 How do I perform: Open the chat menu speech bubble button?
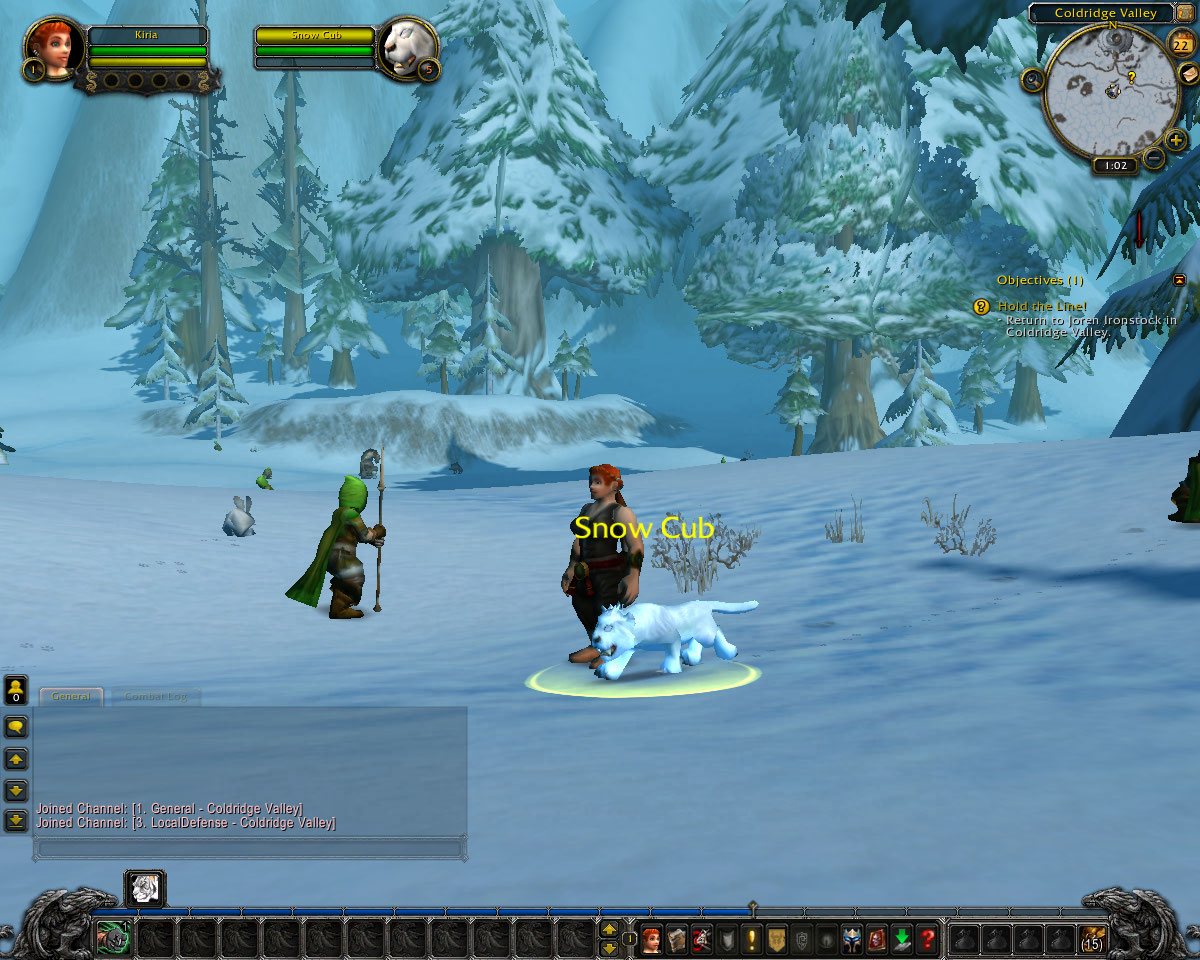[x=16, y=726]
